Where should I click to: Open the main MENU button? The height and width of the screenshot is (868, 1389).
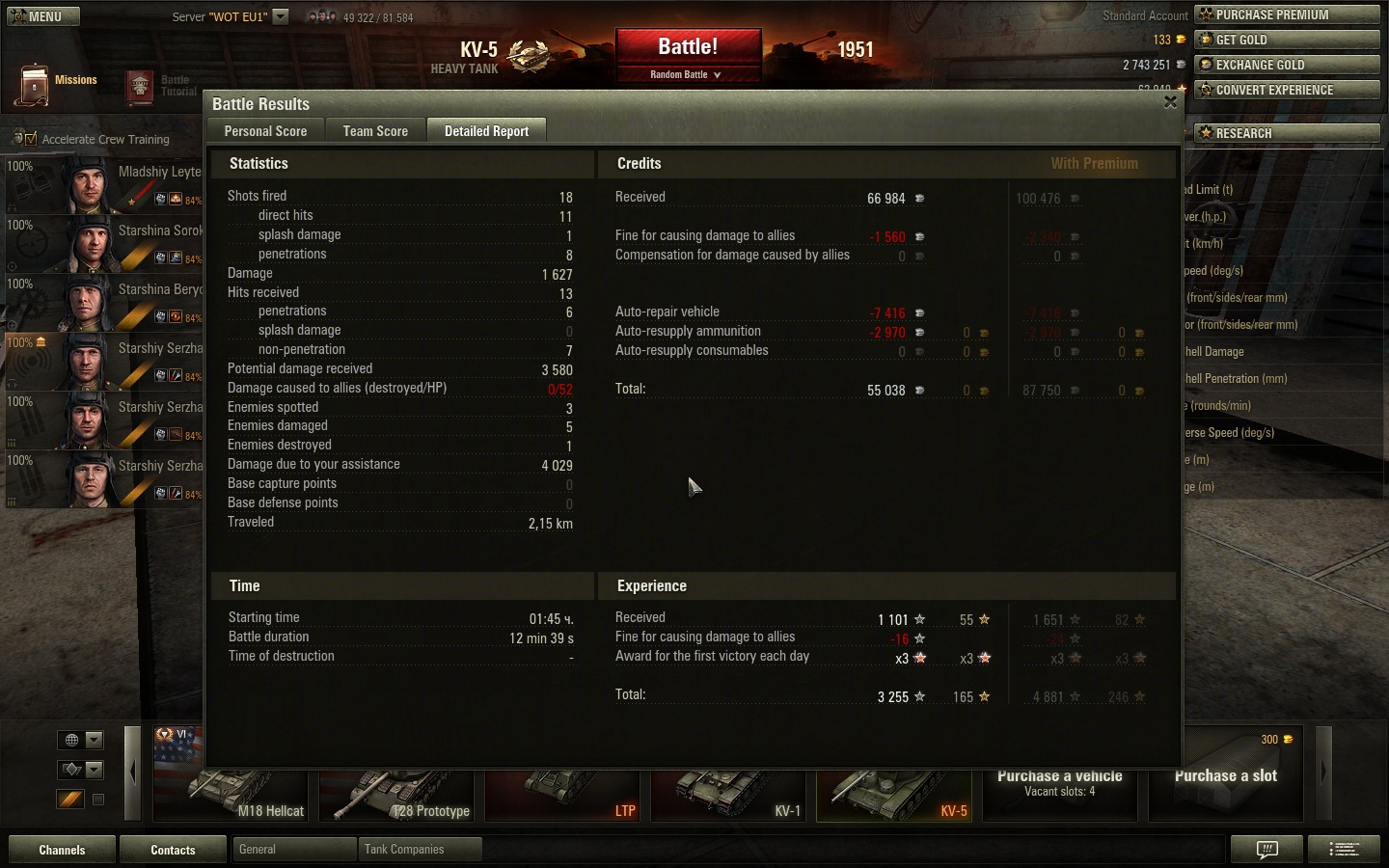43,16
